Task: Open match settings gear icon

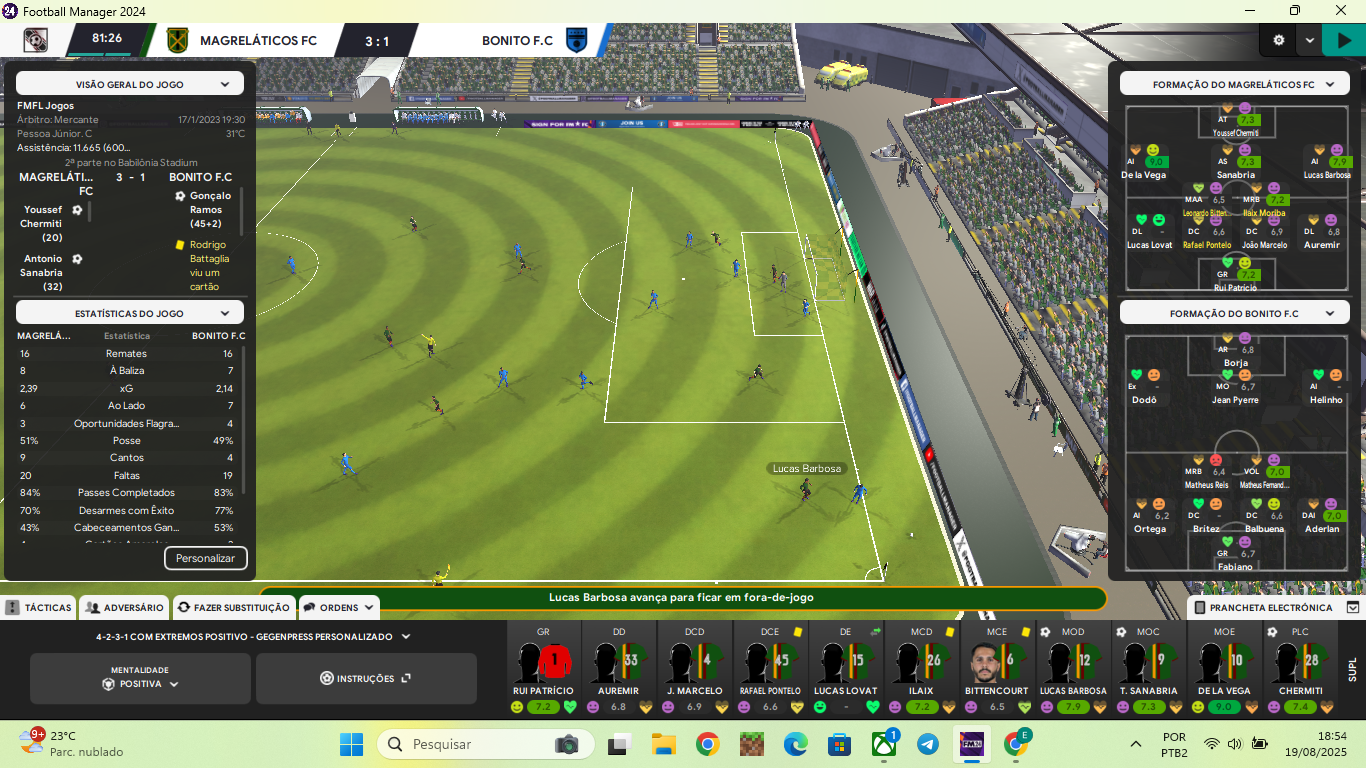Action: tap(1278, 41)
